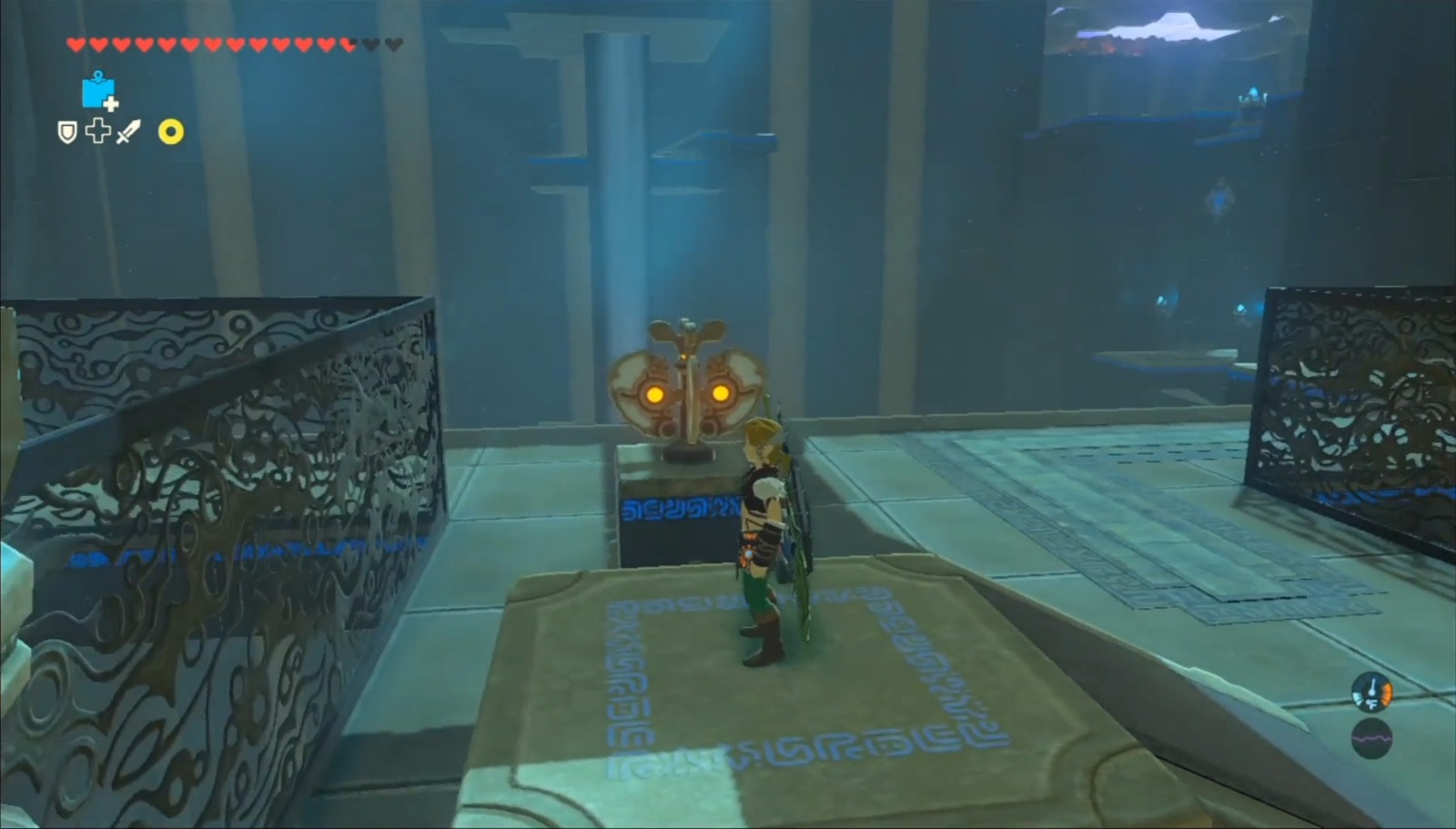Click the glowing-eyed Sheikah guidance stone
The width and height of the screenshot is (1456, 829).
point(689,382)
